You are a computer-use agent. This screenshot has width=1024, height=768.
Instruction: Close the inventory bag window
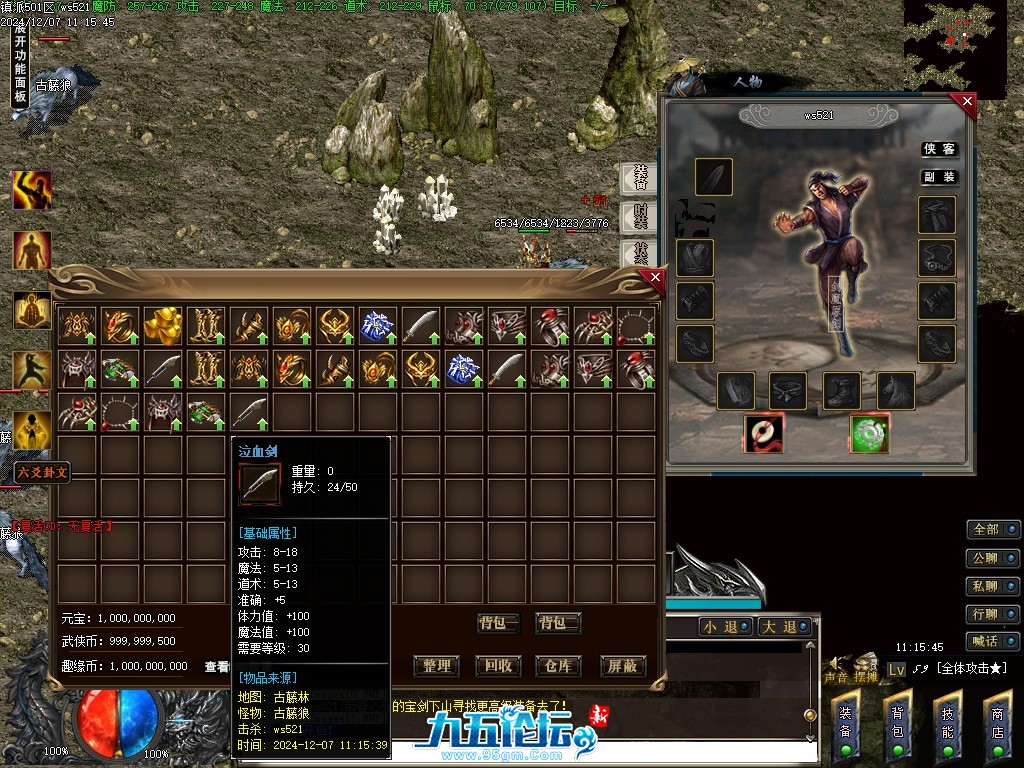[x=655, y=277]
